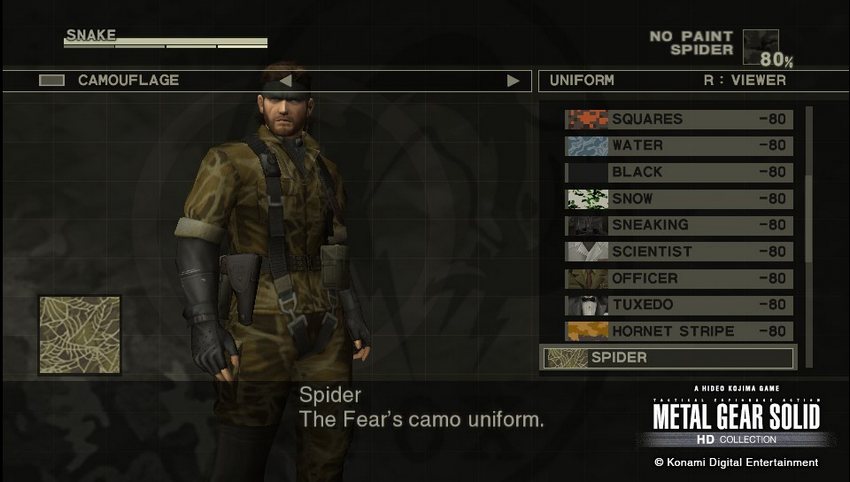
Task: Click the Spider camo pattern preview swatch
Action: (x=79, y=334)
